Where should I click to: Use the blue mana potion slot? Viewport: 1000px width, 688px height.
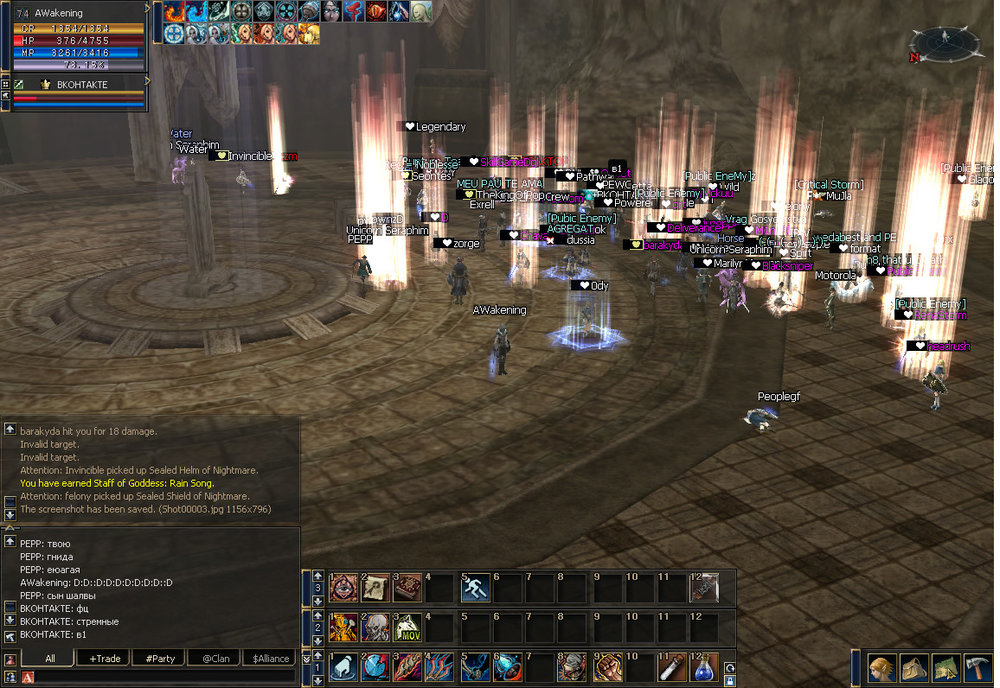click(704, 667)
